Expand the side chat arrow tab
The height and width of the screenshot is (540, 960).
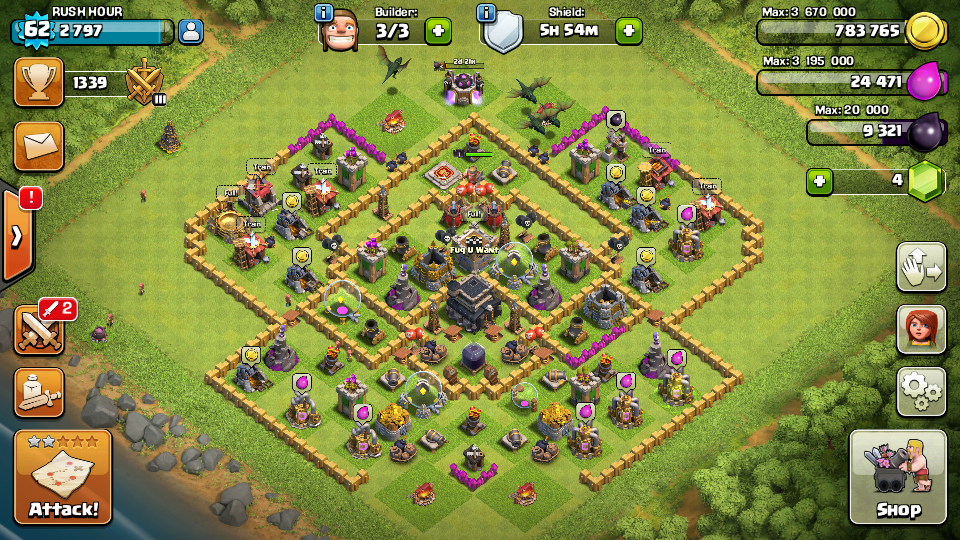17,236
